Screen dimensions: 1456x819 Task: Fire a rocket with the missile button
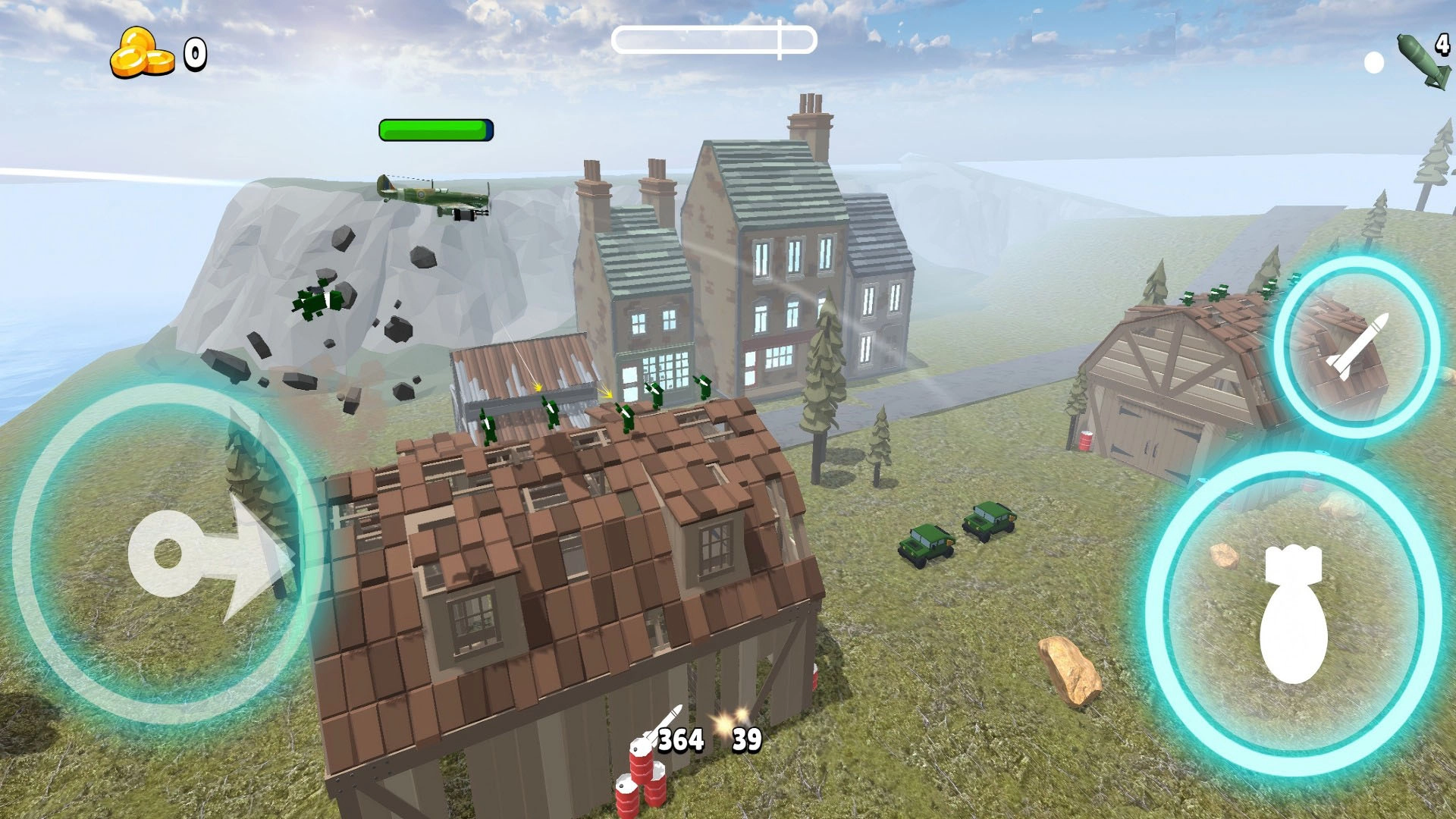coord(1356,347)
